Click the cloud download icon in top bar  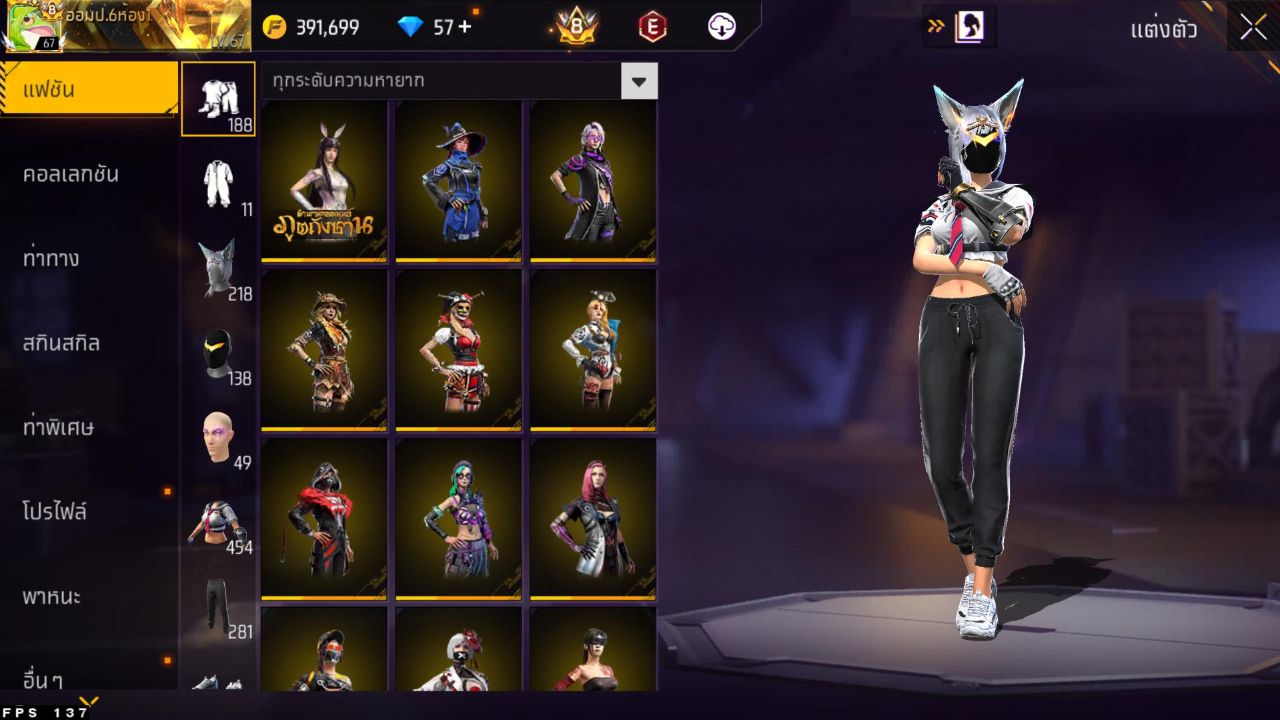point(722,27)
